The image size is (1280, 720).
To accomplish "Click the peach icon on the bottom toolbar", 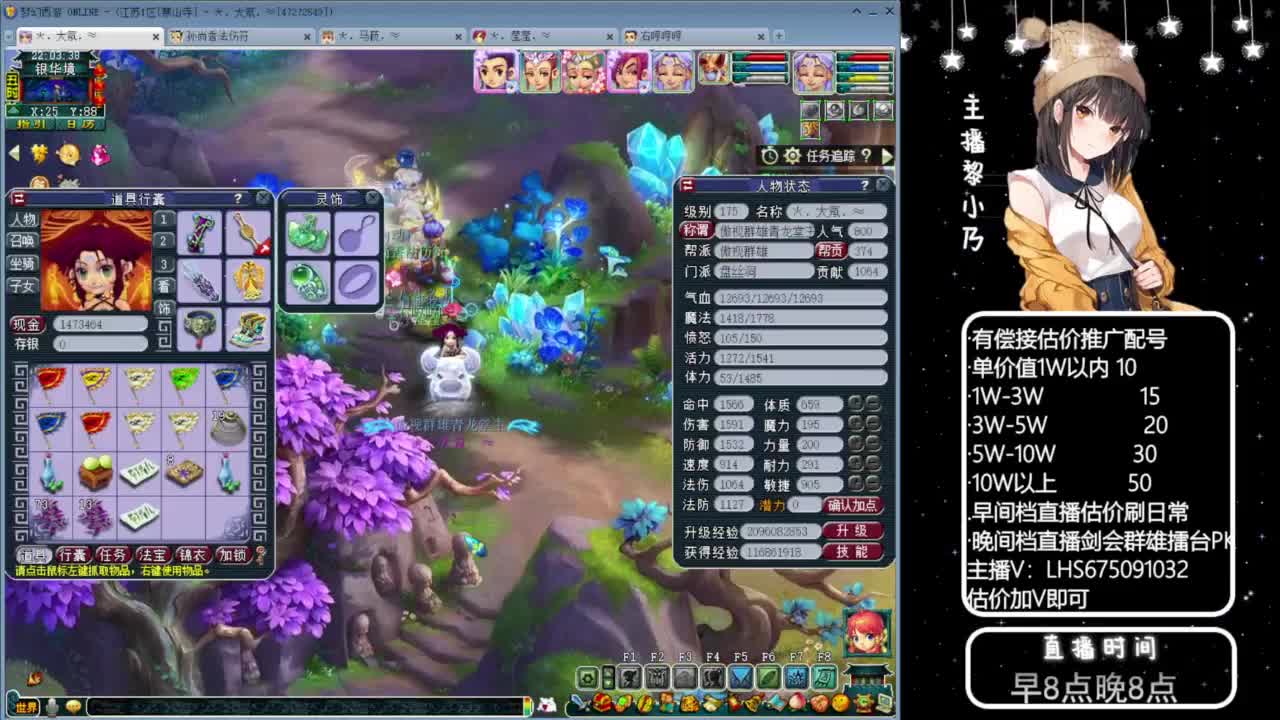I will (x=796, y=702).
